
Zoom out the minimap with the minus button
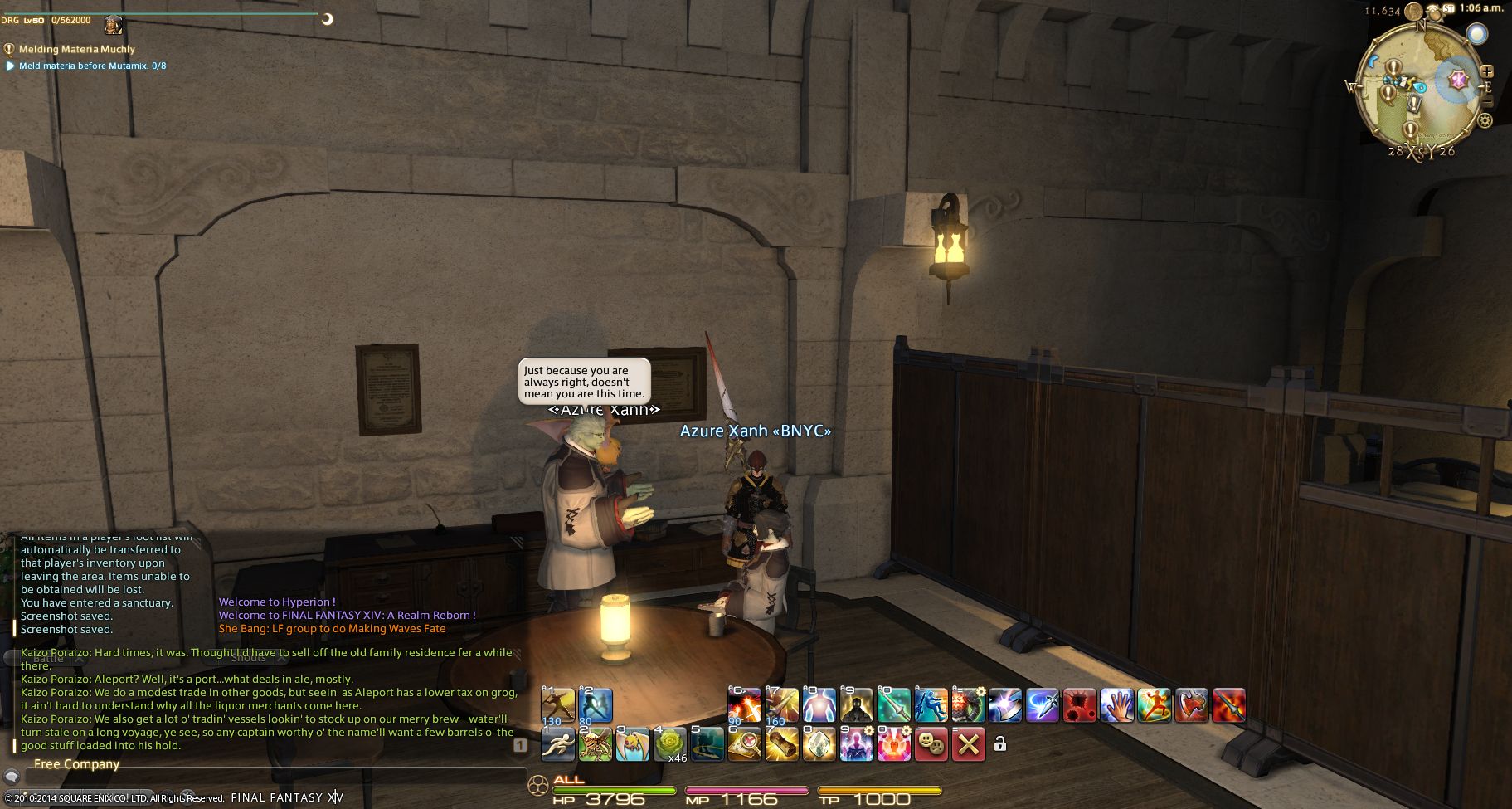click(1487, 100)
